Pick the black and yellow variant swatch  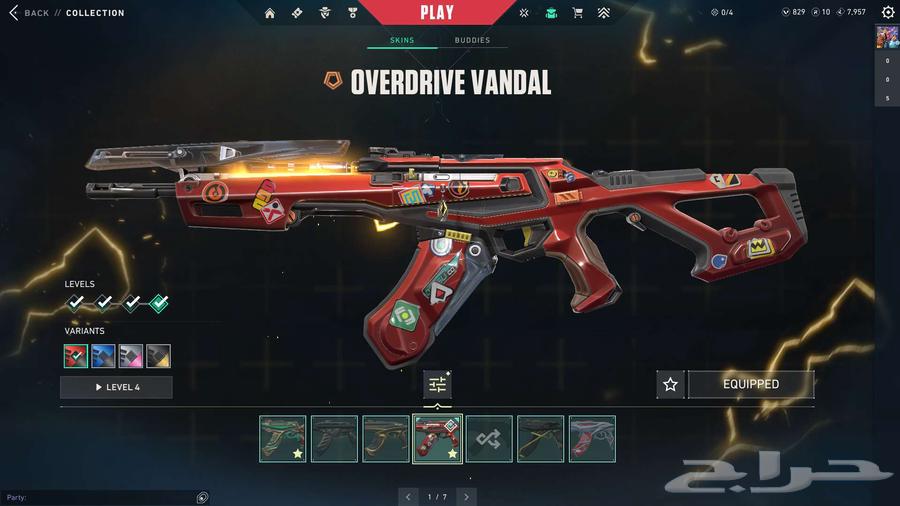pos(158,356)
